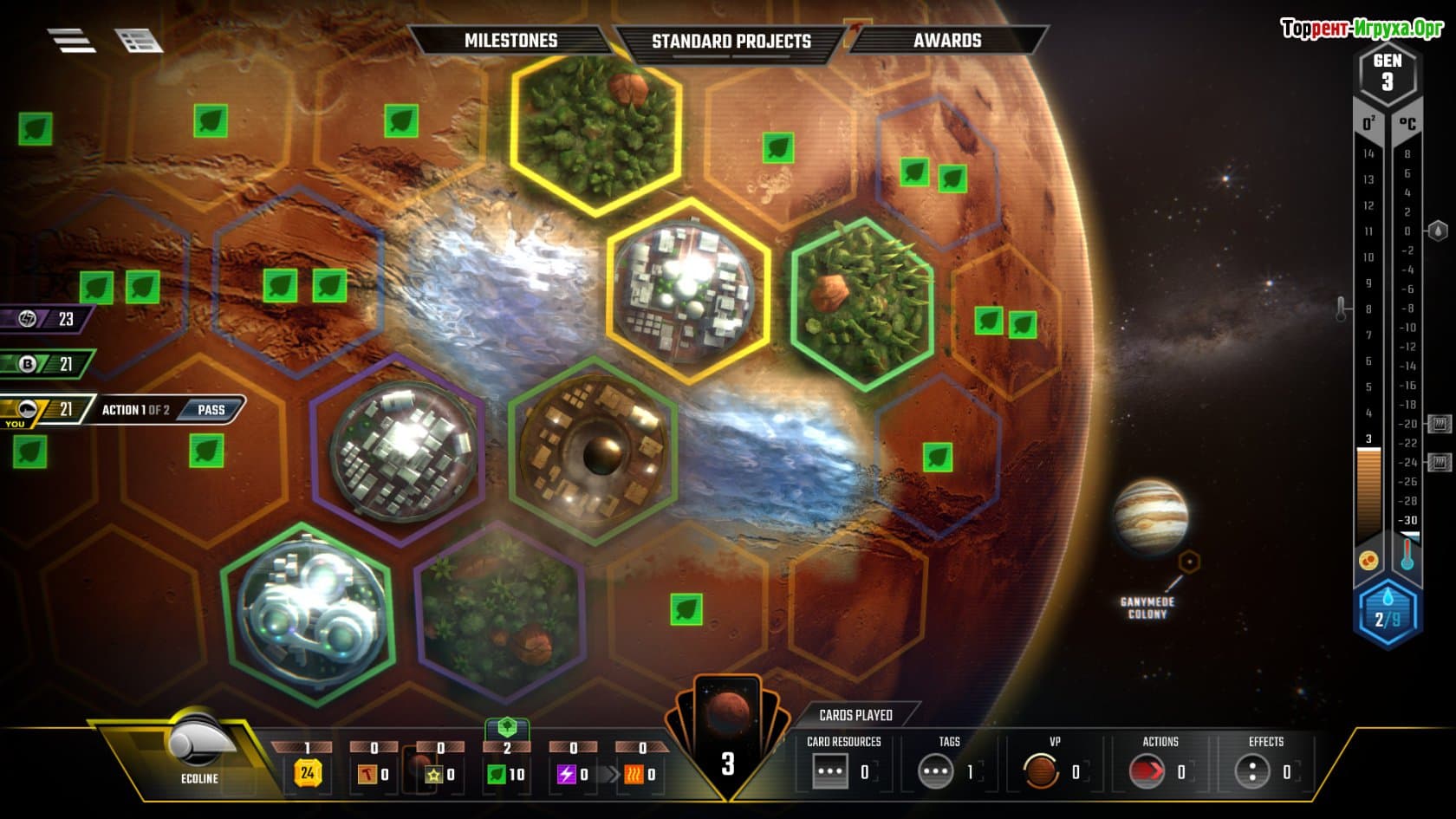This screenshot has width=1456, height=819.
Task: Pass the current turn
Action: [x=211, y=410]
